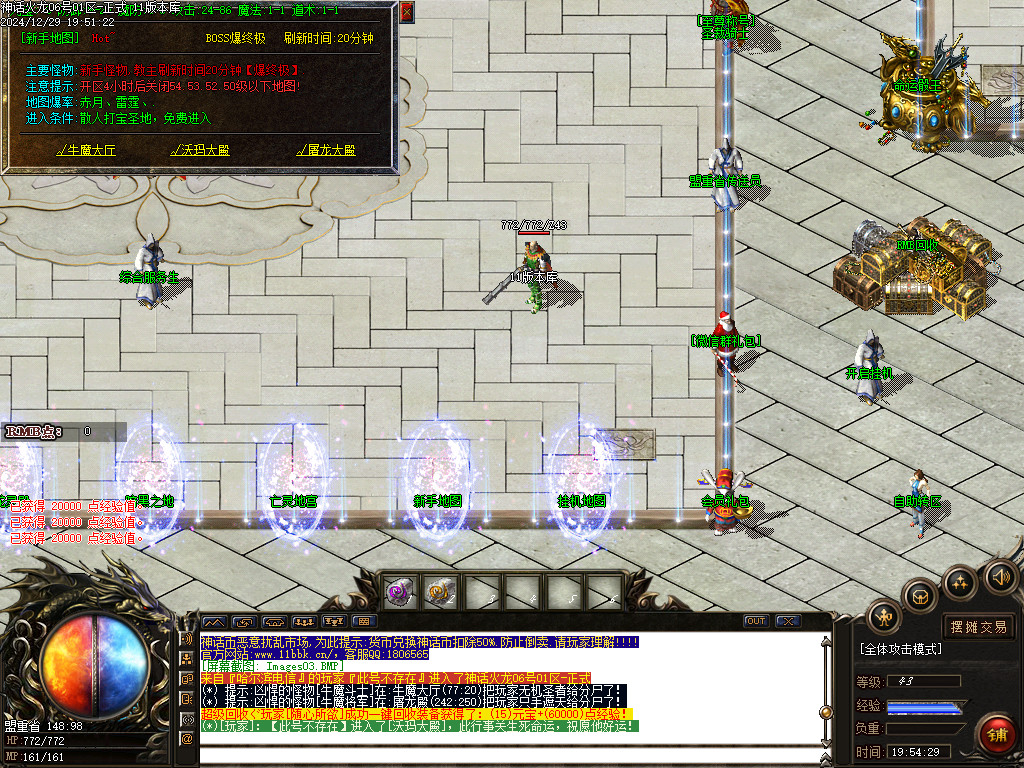Show the skills three-star icon
Screen dimensions: 1024x768
(x=959, y=583)
